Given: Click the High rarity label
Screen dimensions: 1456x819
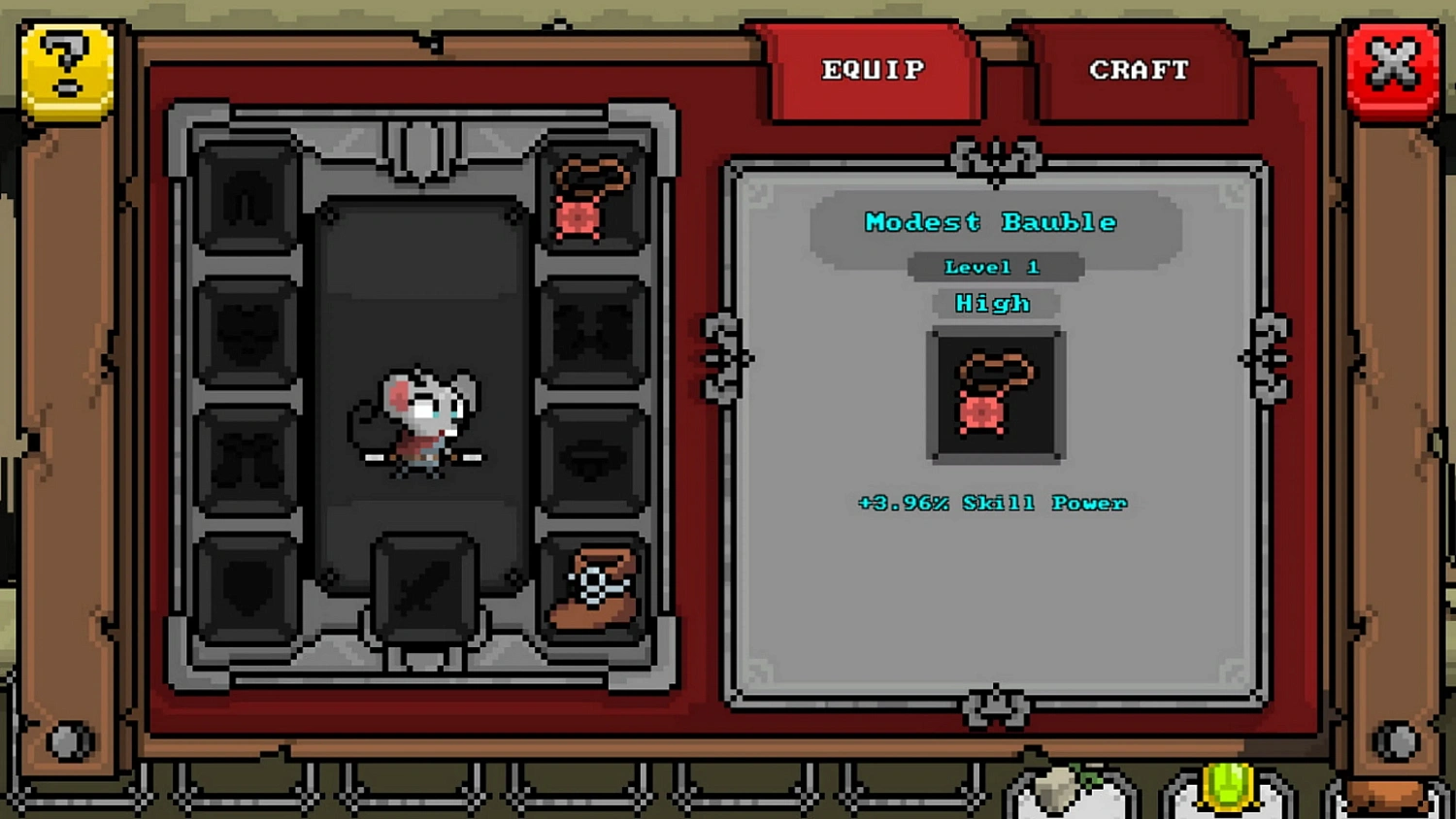Looking at the screenshot, I should coord(994,304).
